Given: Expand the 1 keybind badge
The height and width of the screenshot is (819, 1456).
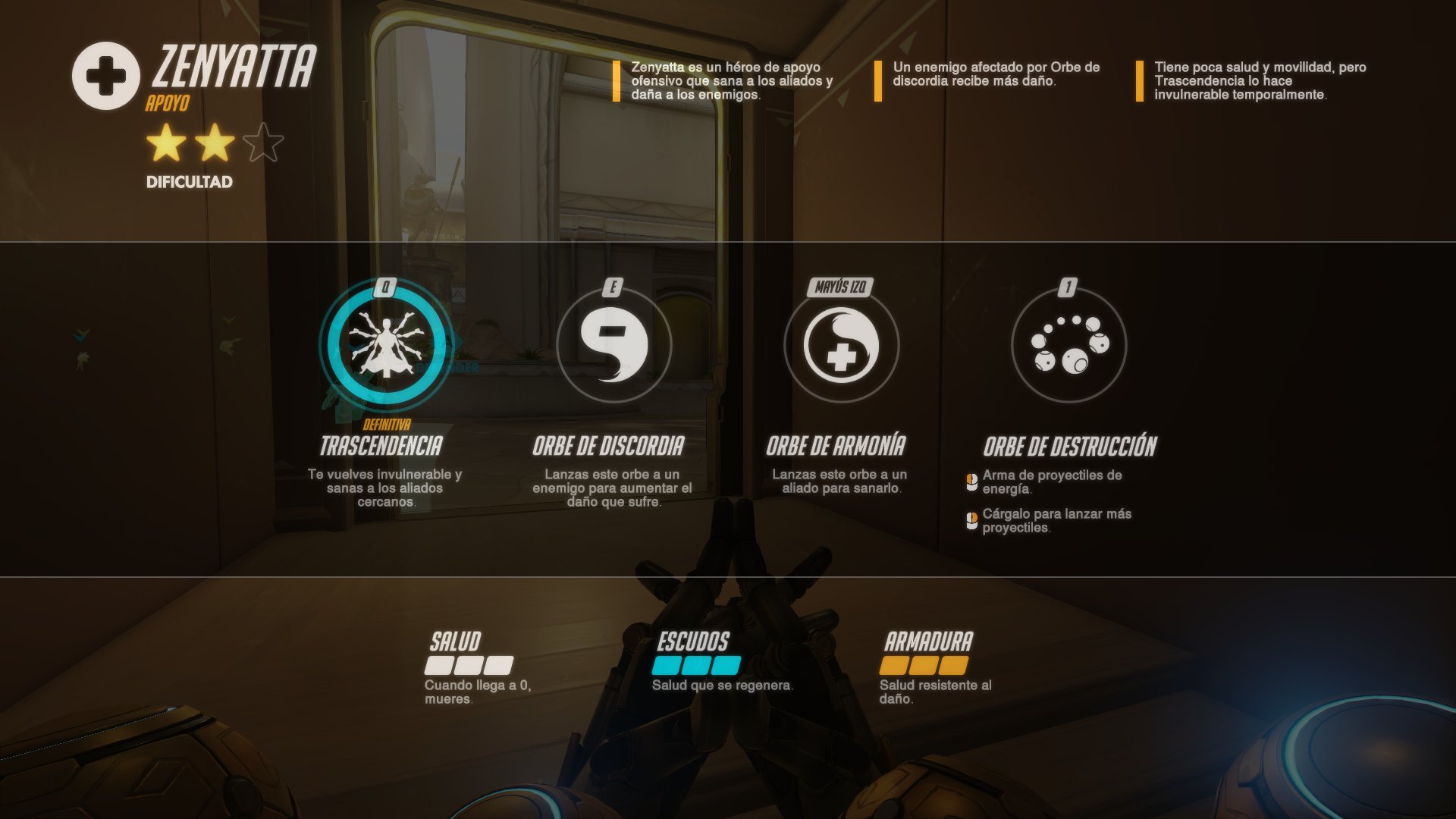Looking at the screenshot, I should point(1068,287).
